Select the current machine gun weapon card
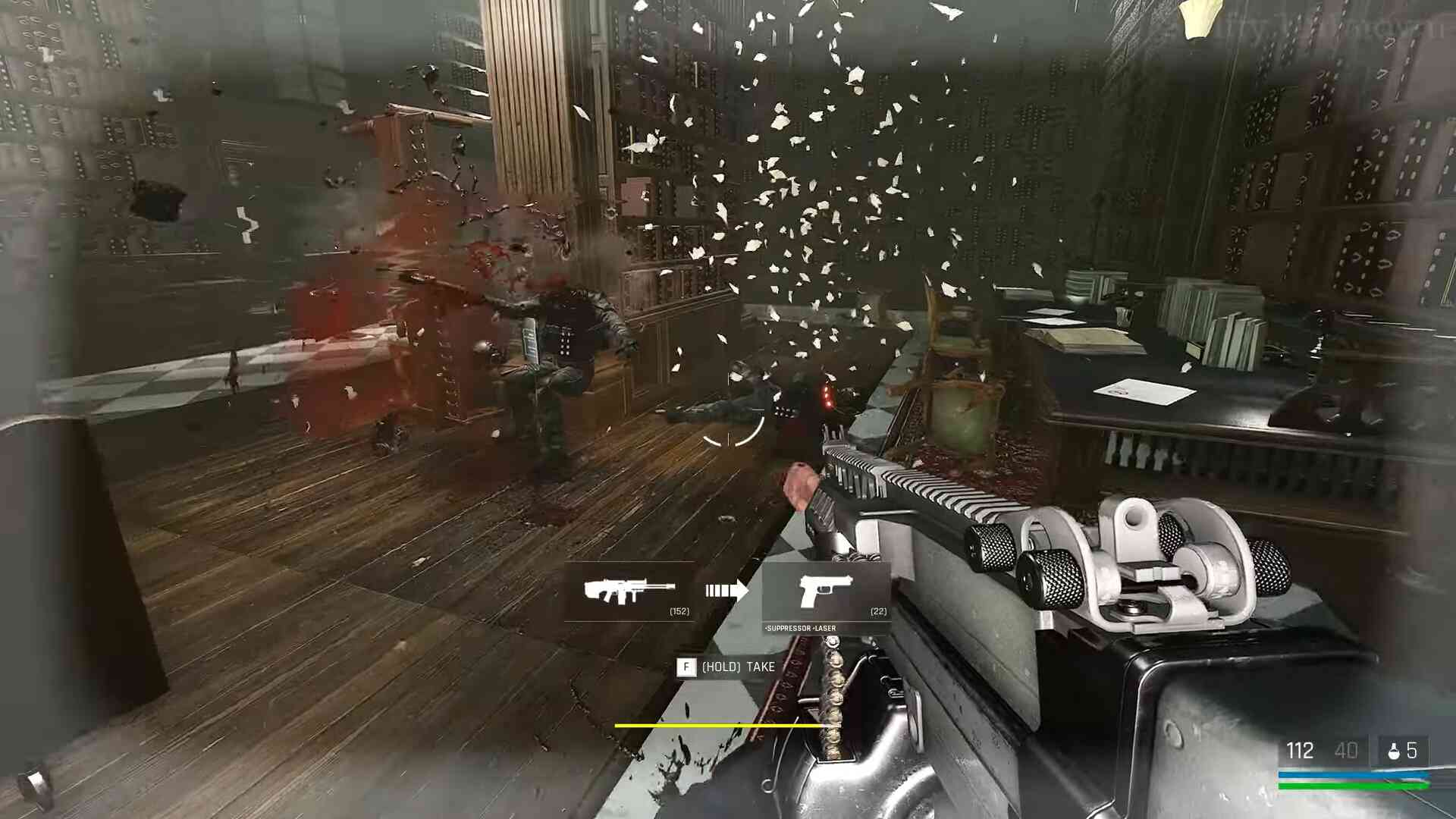Image resolution: width=1456 pixels, height=819 pixels. pyautogui.click(x=629, y=591)
